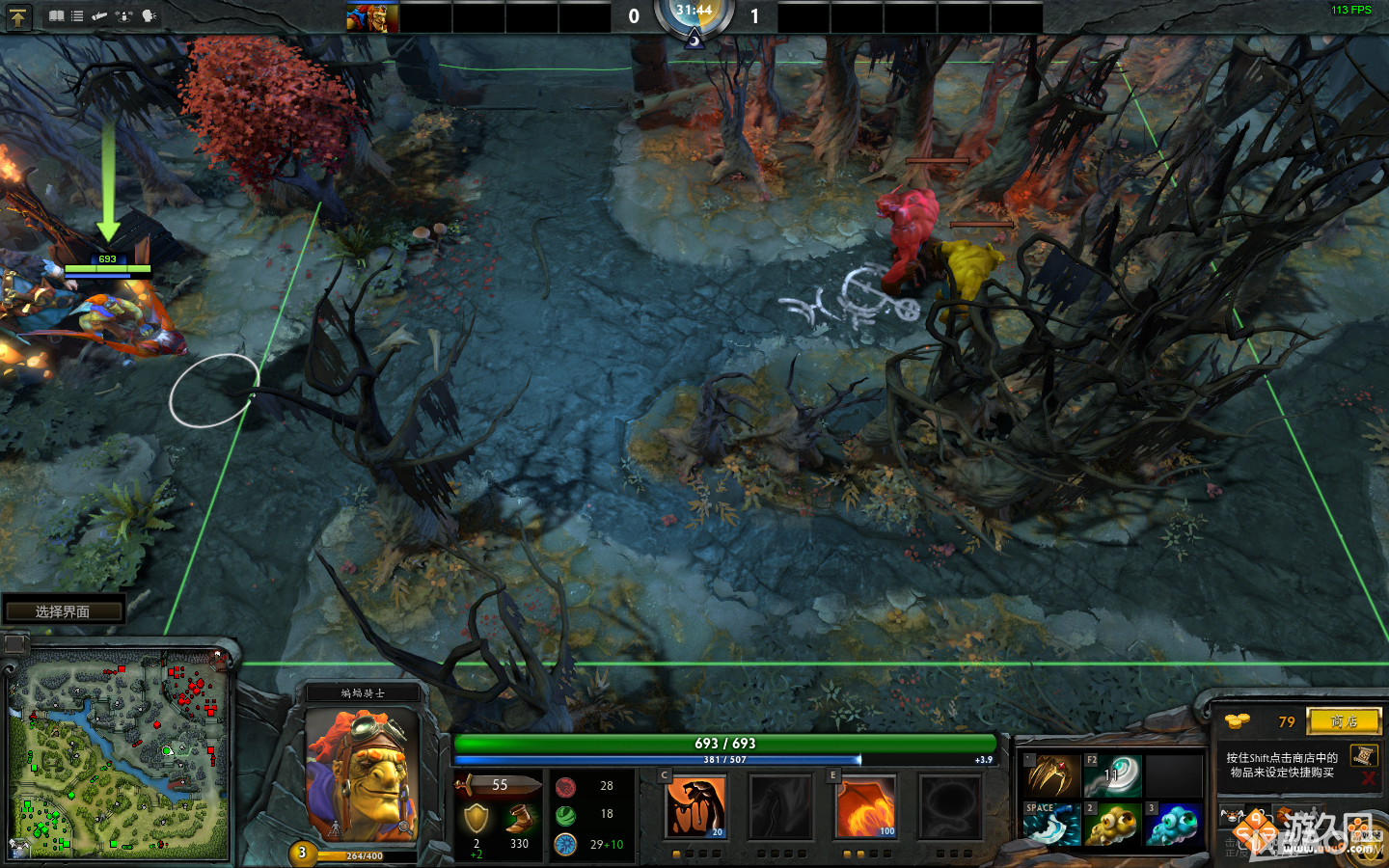This screenshot has width=1389, height=868.
Task: Open the 商店 shop button
Action: tap(1344, 721)
